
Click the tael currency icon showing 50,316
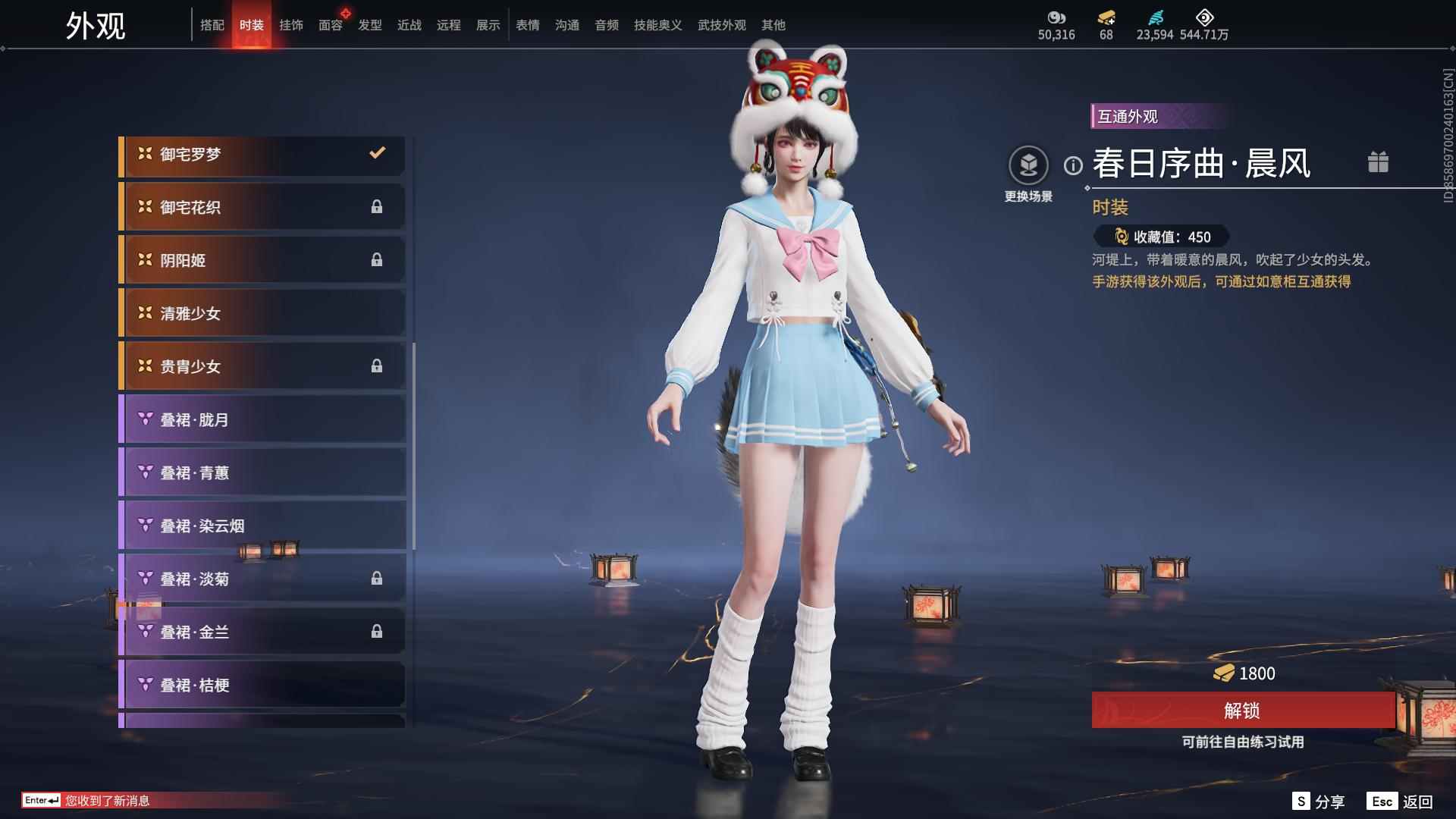[x=1057, y=16]
